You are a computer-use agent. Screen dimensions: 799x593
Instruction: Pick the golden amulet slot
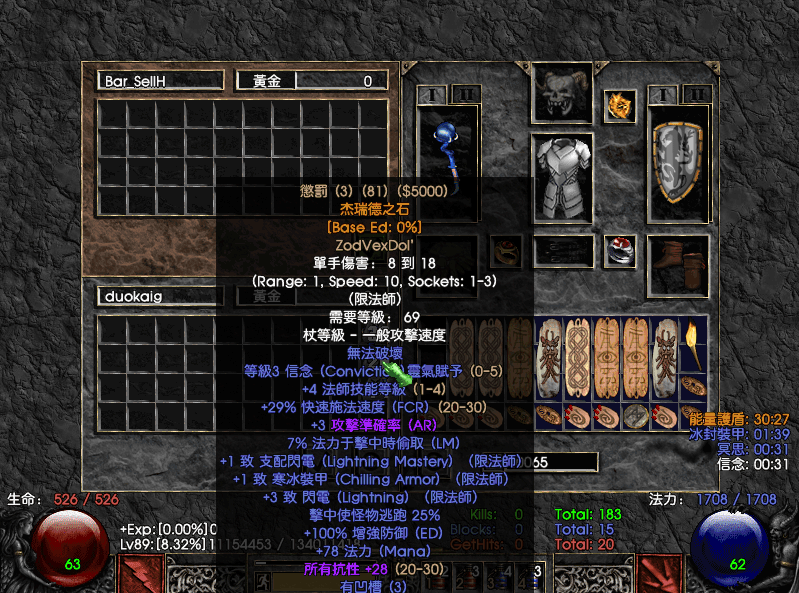click(619, 105)
